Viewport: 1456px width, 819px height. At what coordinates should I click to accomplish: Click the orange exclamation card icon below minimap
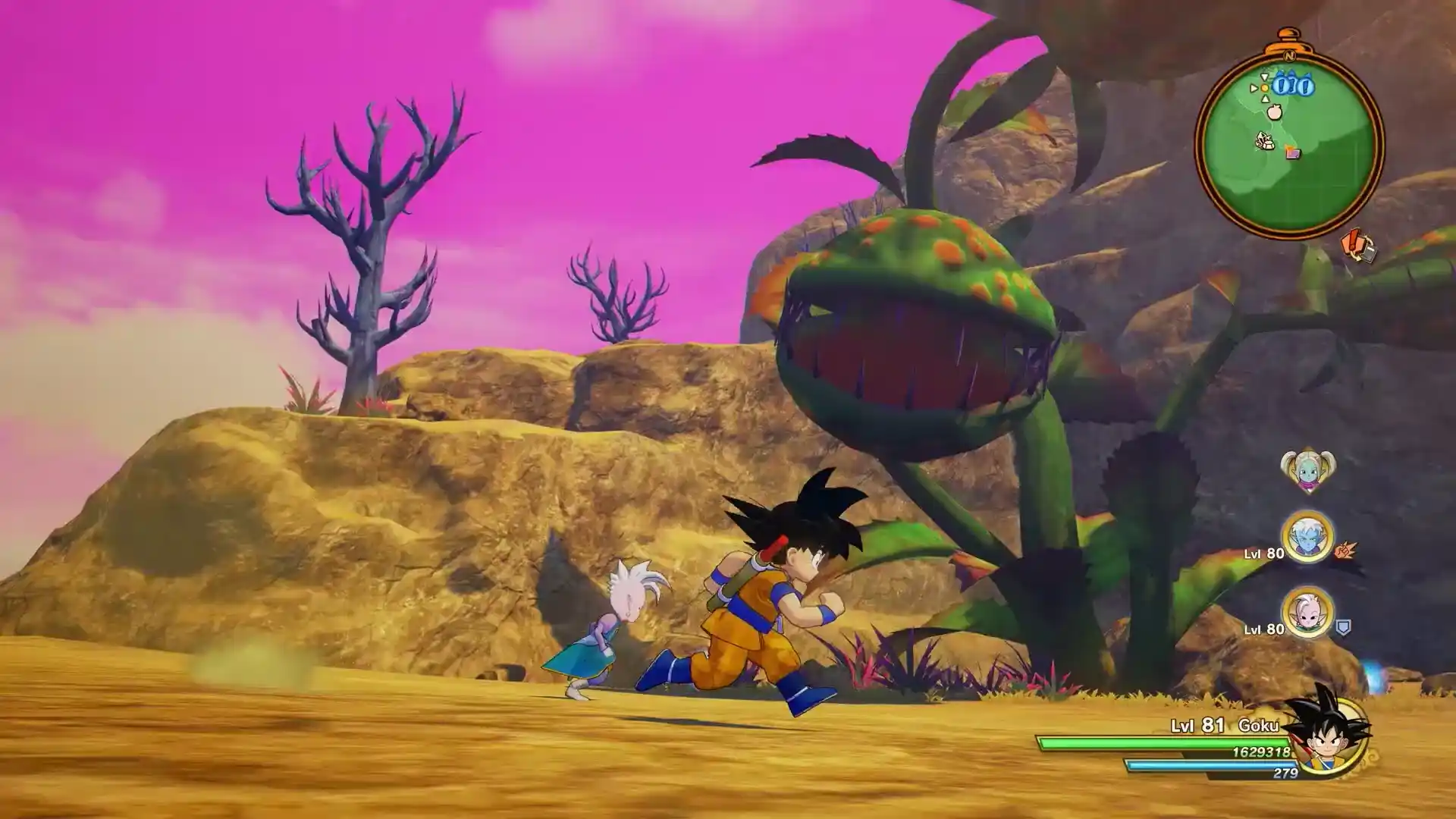(x=1358, y=247)
